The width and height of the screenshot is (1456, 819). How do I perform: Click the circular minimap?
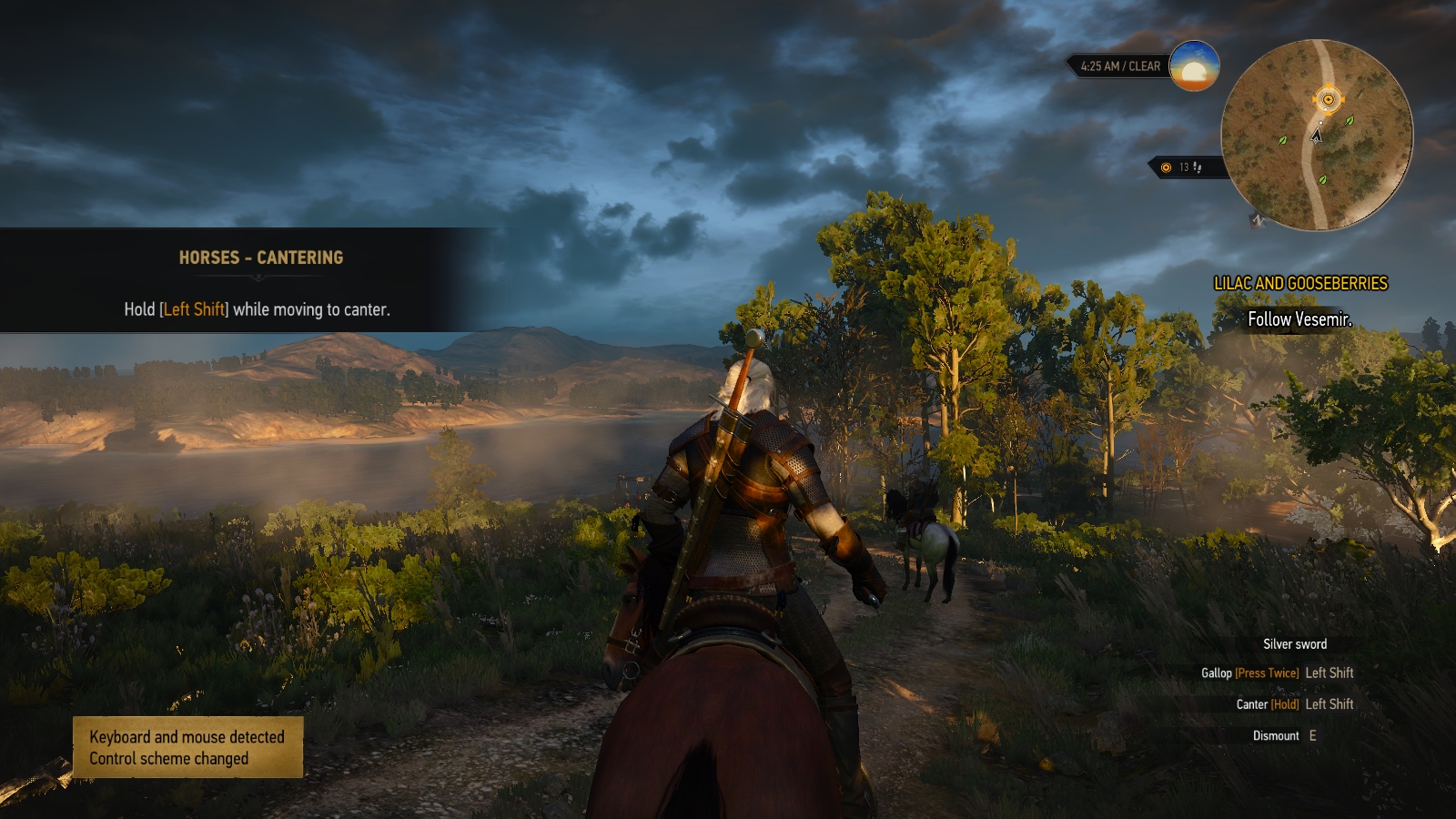tap(1316, 135)
